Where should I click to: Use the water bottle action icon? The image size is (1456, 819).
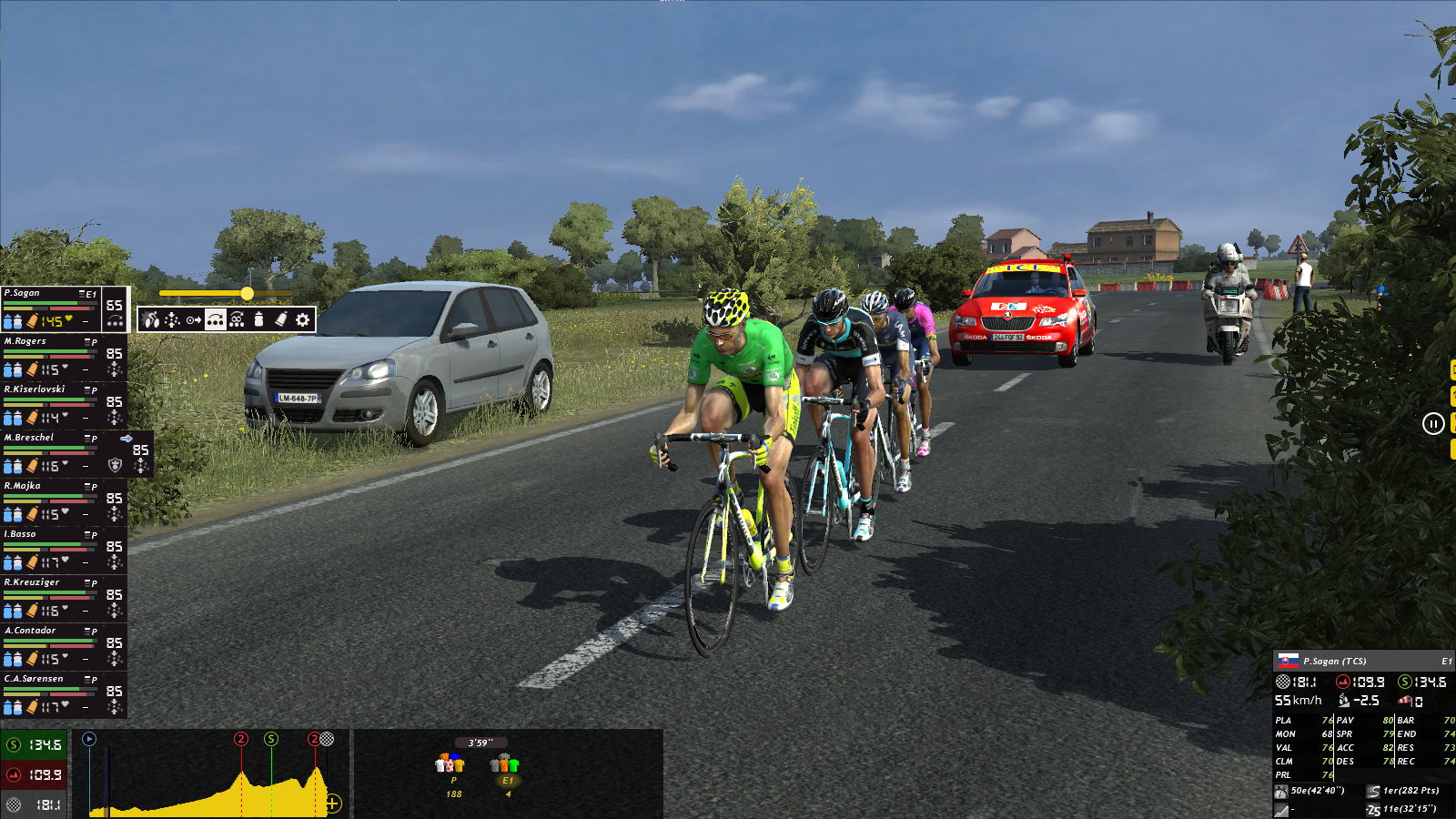pyautogui.click(x=258, y=319)
